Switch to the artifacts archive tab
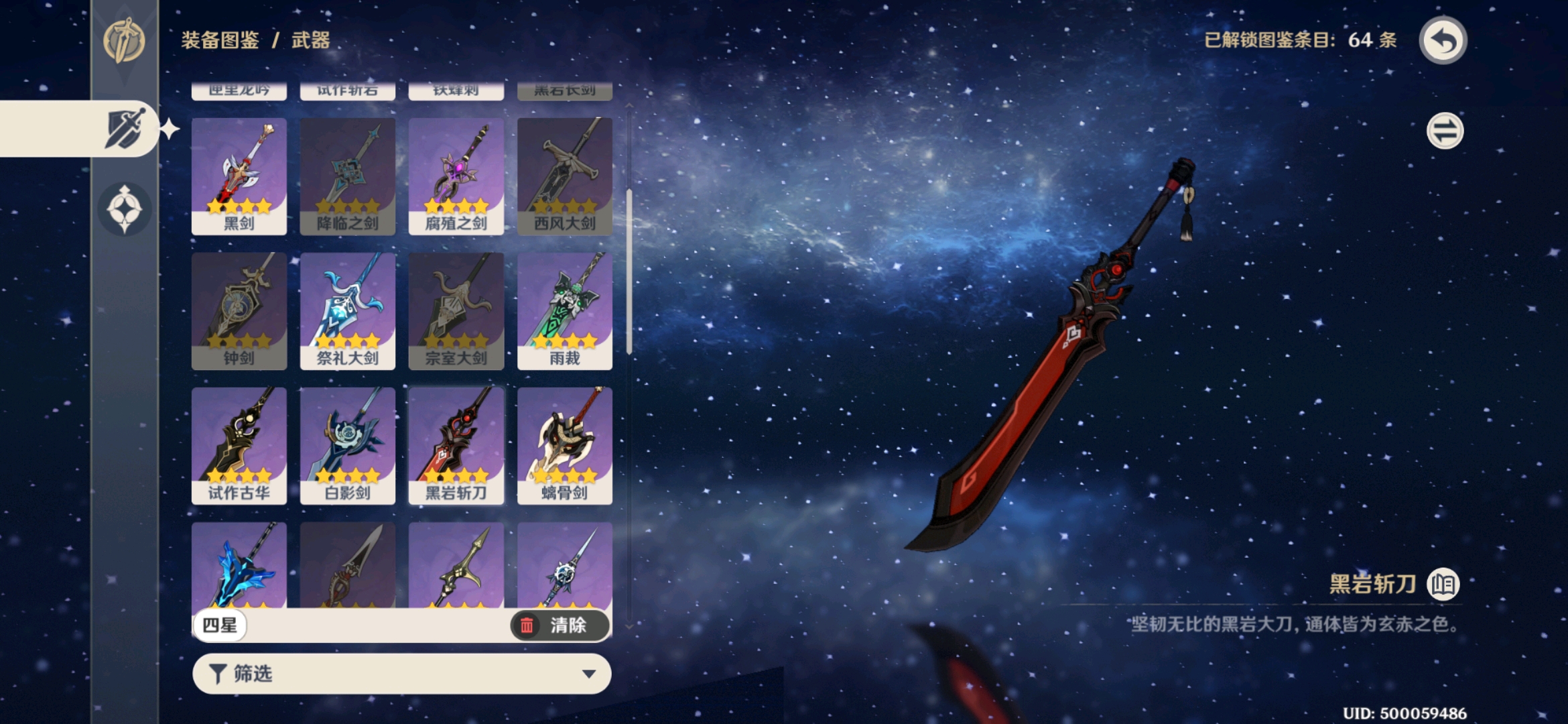 [125, 209]
